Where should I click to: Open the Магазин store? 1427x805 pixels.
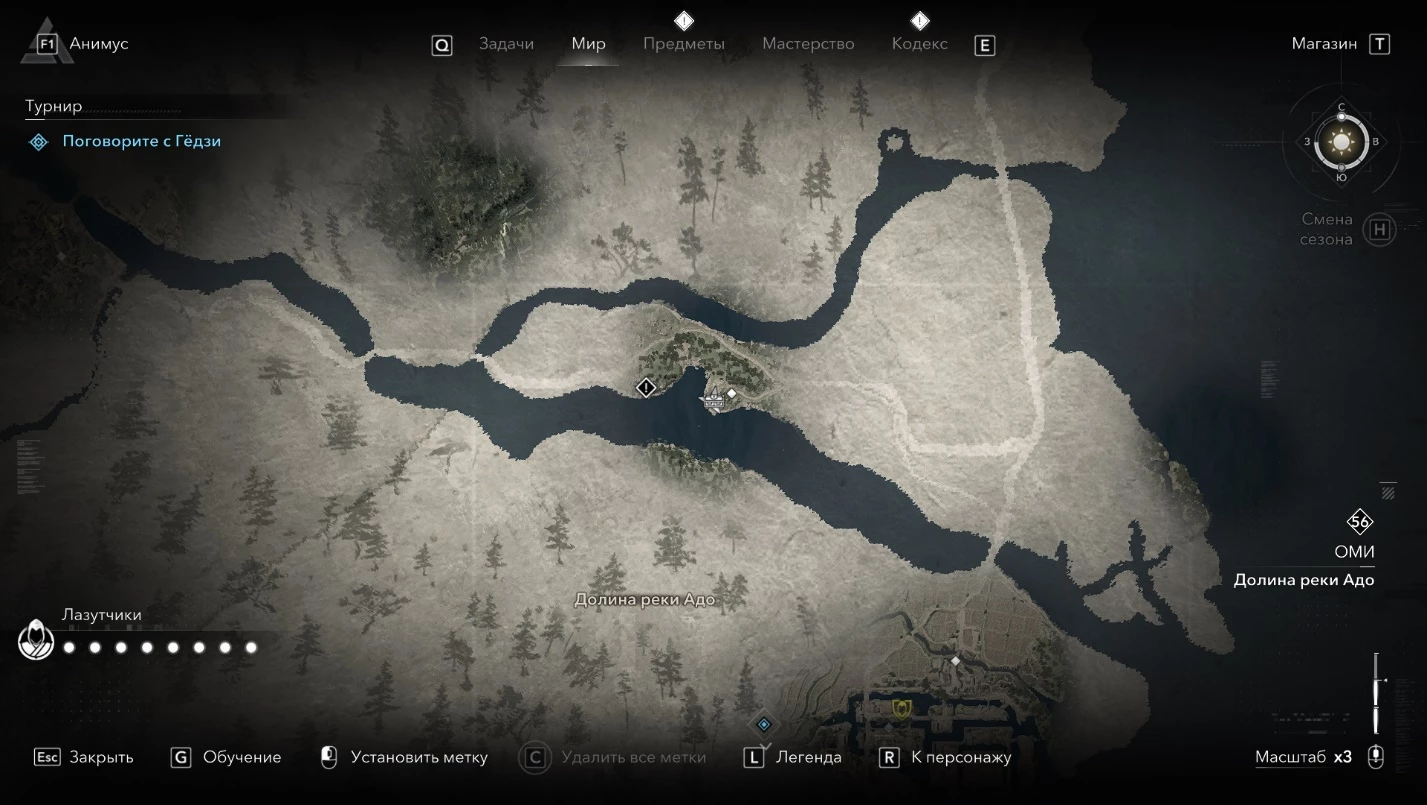[x=1324, y=44]
